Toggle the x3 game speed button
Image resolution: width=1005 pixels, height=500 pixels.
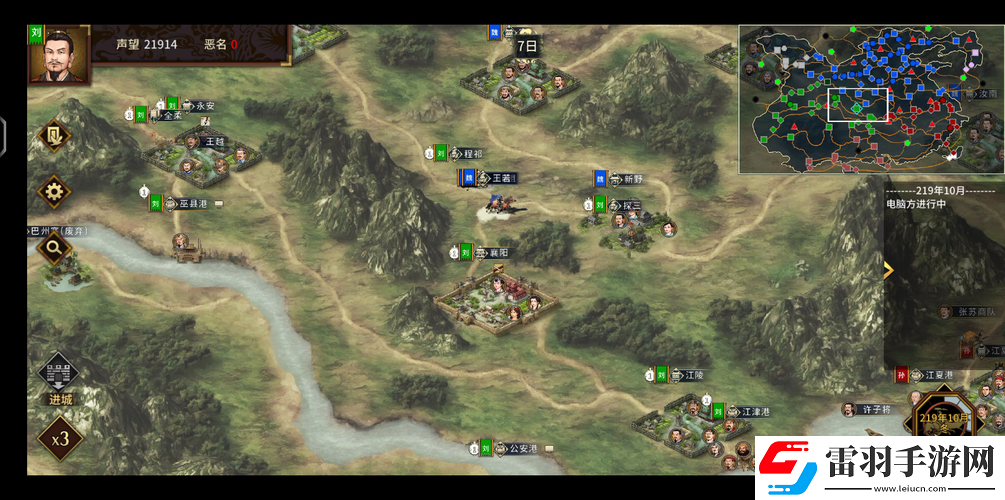tap(60, 437)
